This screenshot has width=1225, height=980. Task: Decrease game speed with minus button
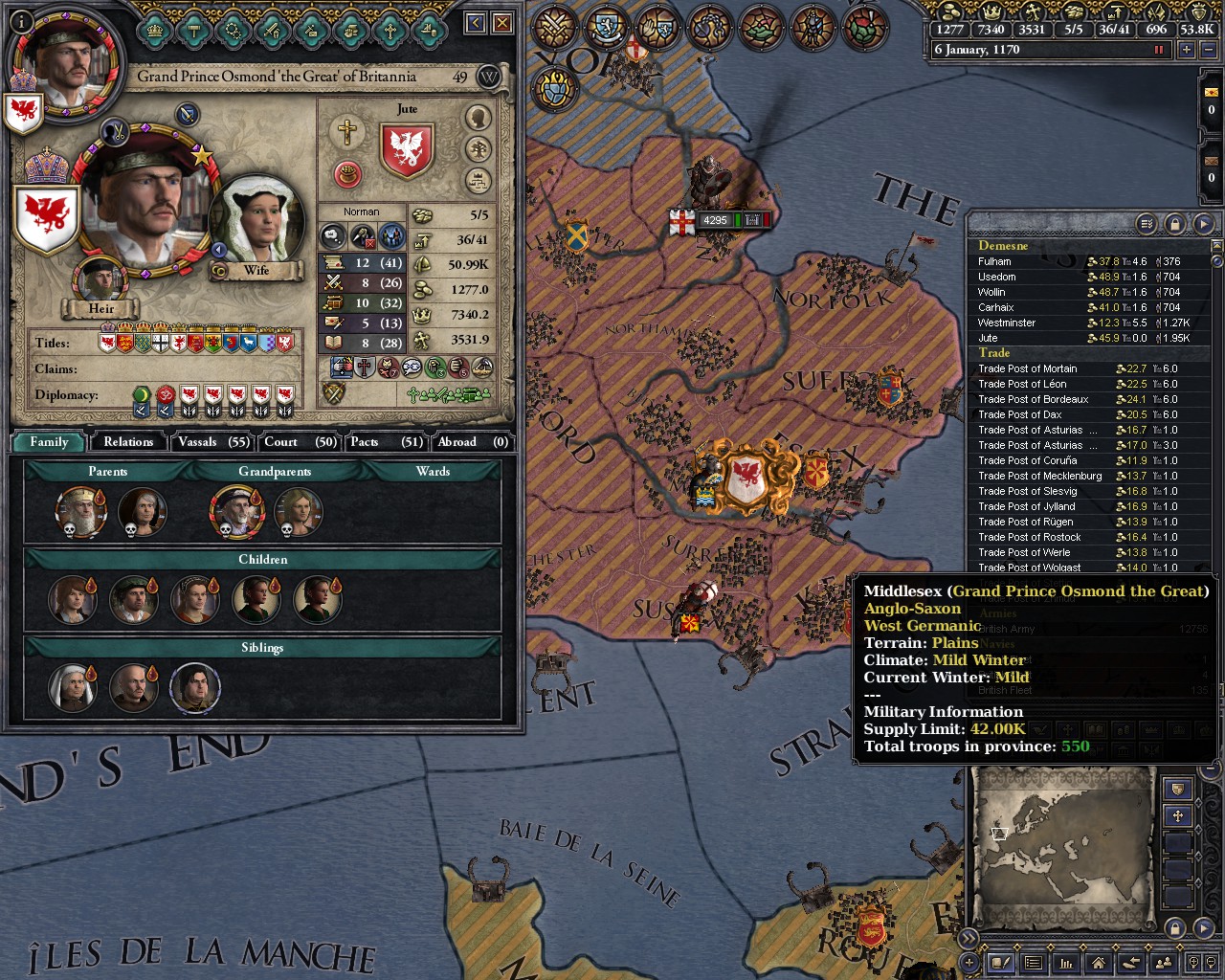click(x=1207, y=50)
